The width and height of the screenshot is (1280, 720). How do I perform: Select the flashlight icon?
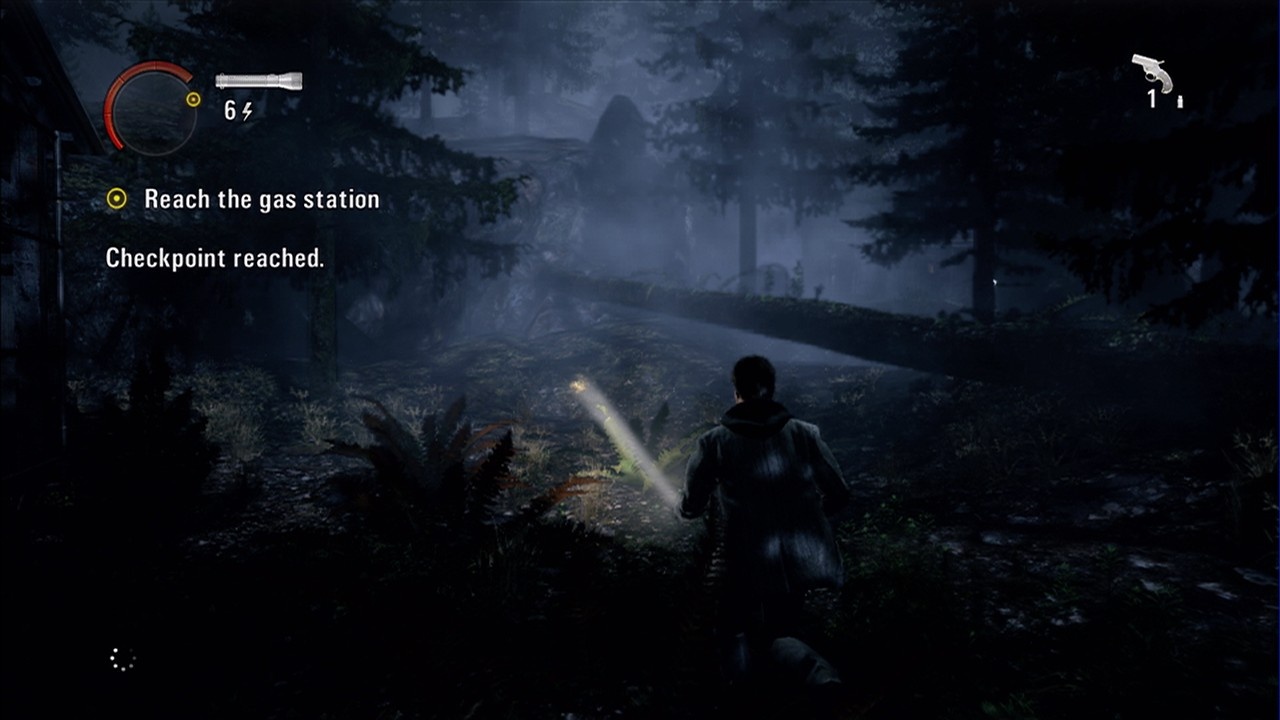point(258,81)
